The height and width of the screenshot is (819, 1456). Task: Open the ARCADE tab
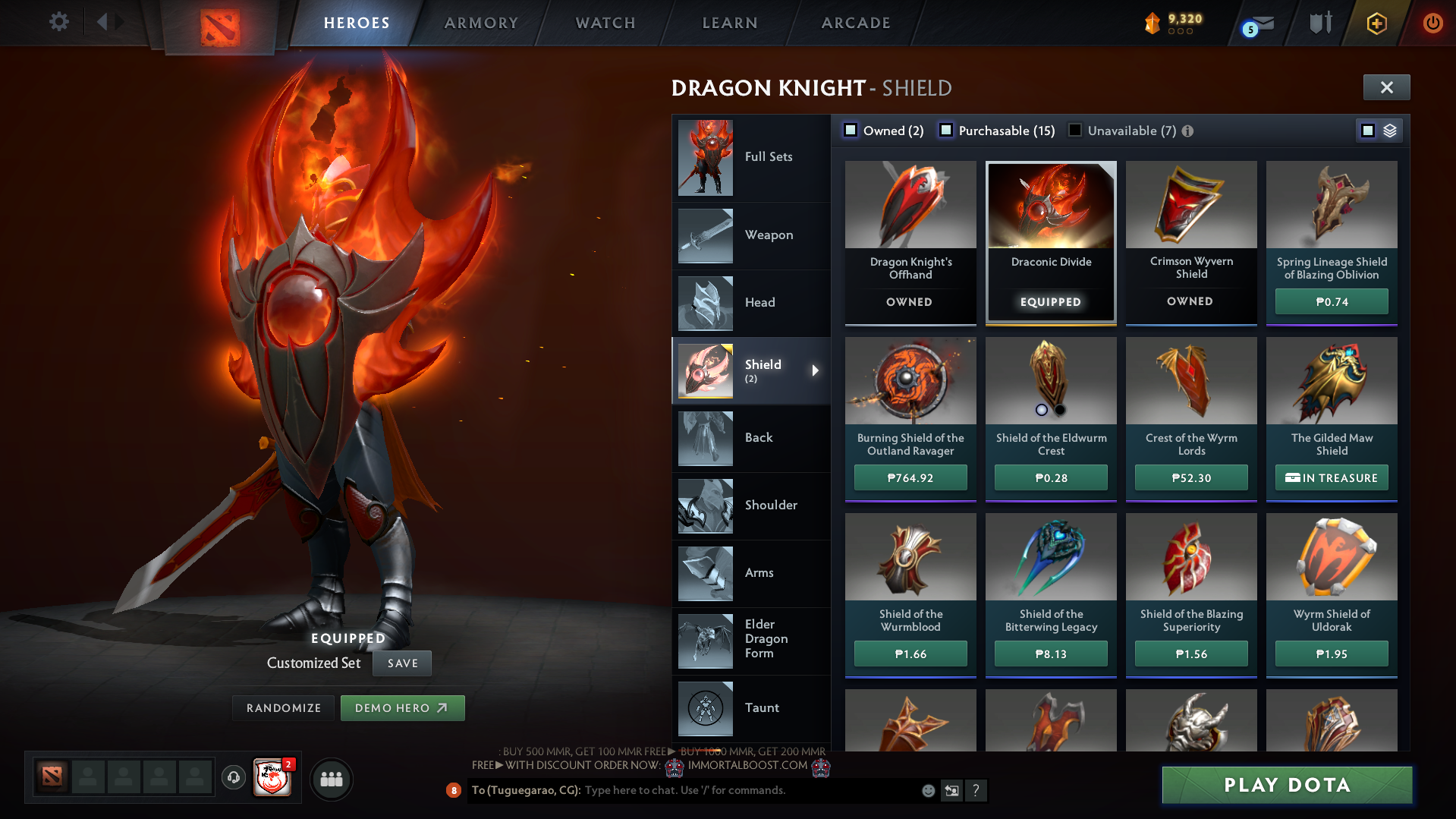click(855, 23)
